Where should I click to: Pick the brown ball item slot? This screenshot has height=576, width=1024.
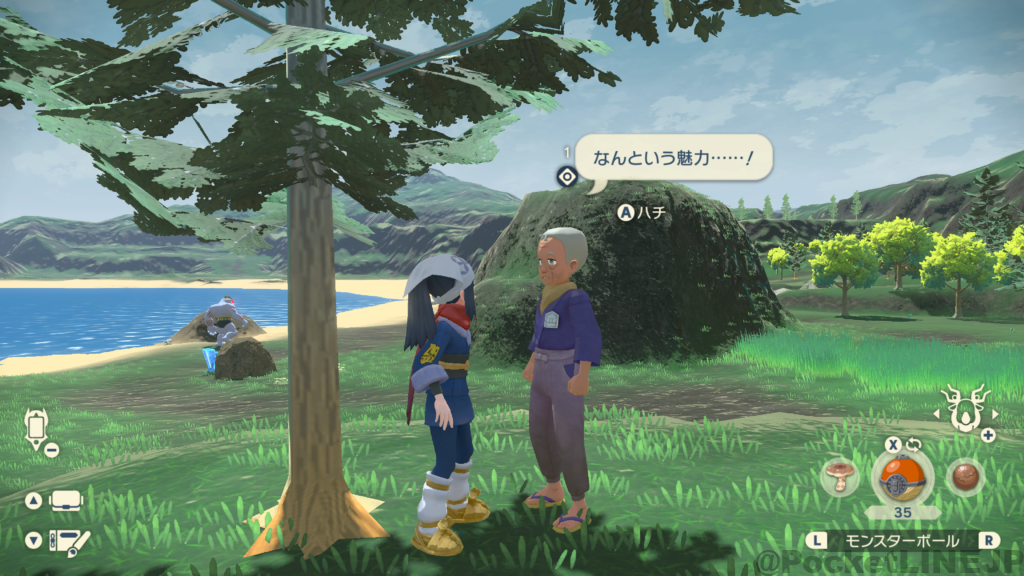[x=965, y=476]
